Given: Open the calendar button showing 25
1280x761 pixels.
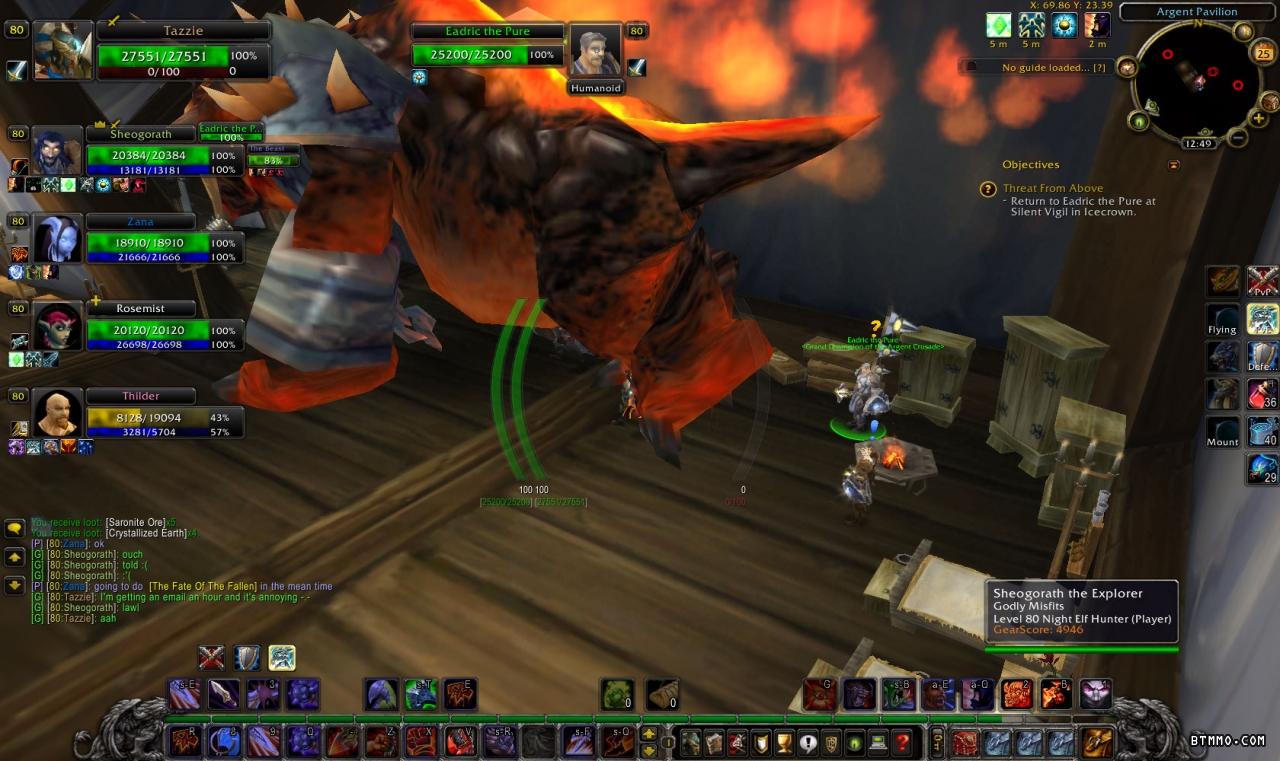Looking at the screenshot, I should coord(1262,54).
